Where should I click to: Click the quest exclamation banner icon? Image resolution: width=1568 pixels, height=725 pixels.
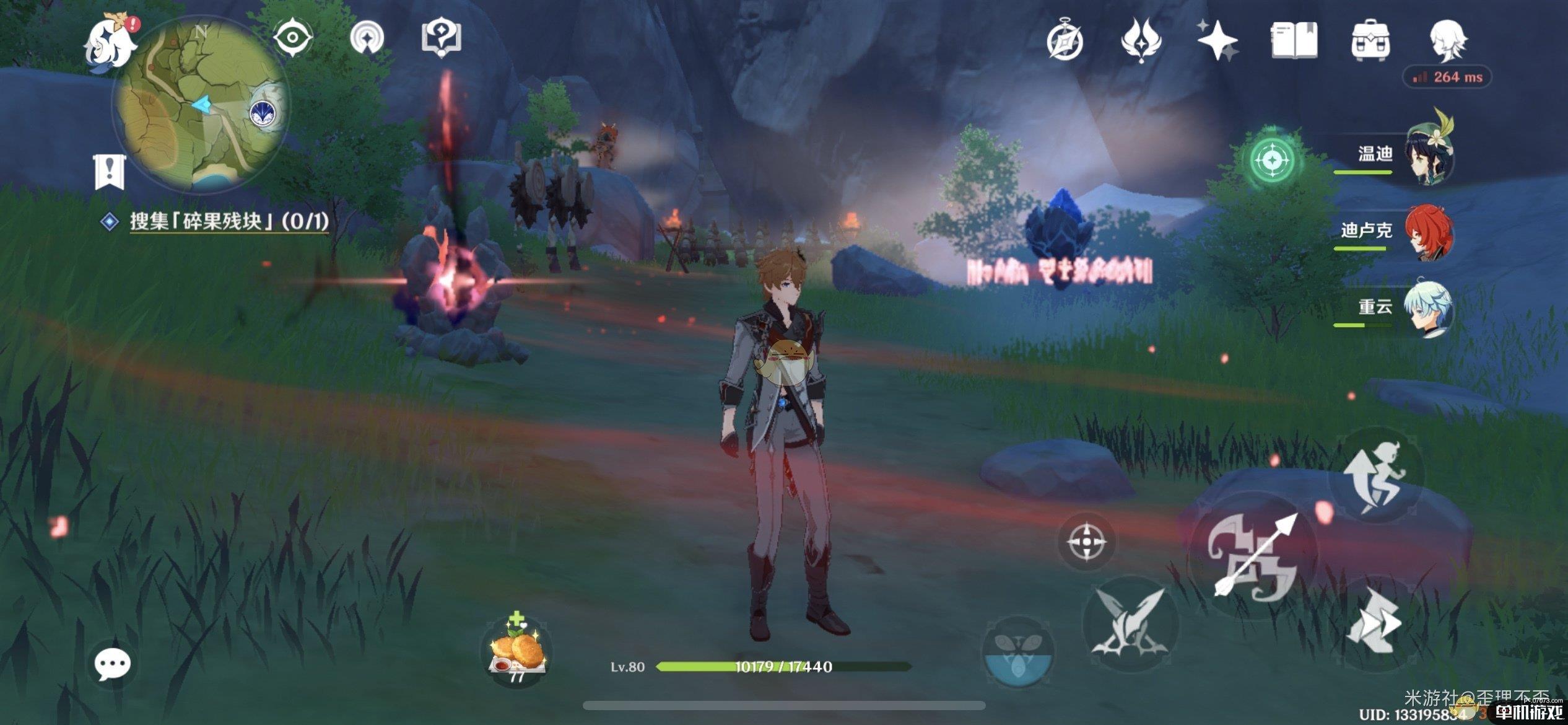[x=110, y=171]
